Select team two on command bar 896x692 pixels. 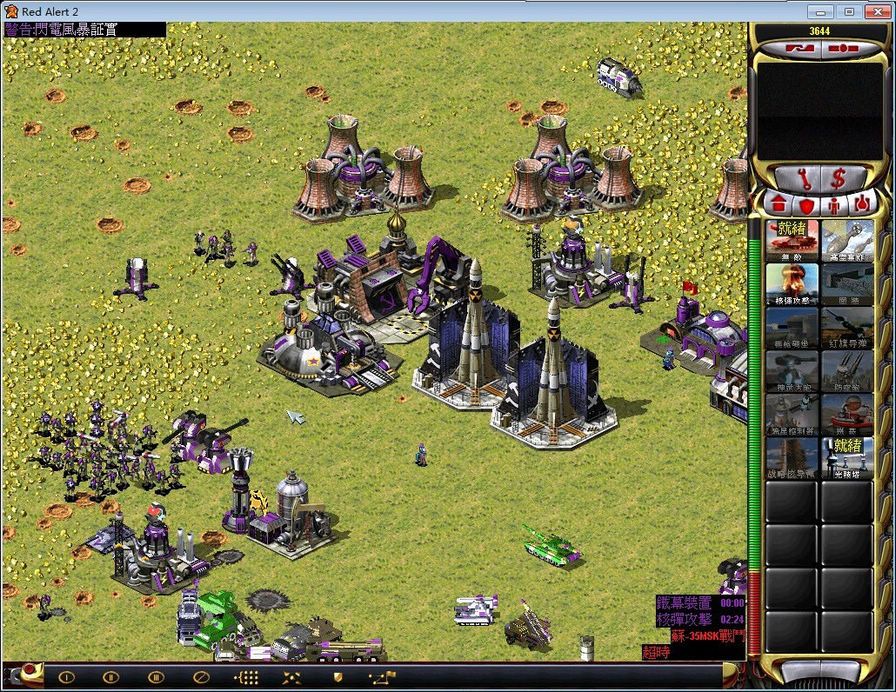pyautogui.click(x=111, y=677)
